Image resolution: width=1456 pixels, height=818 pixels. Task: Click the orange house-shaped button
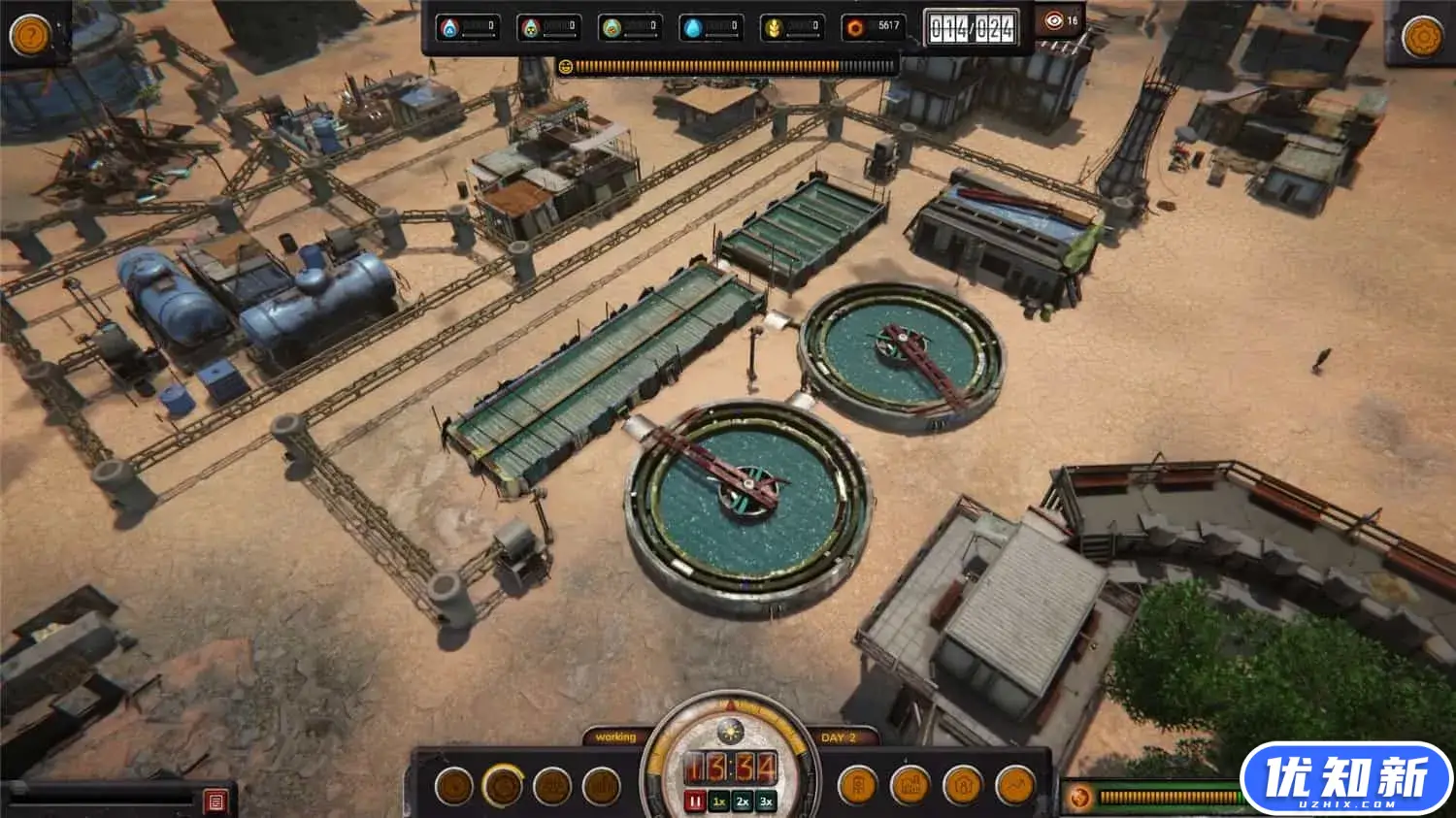click(x=963, y=785)
